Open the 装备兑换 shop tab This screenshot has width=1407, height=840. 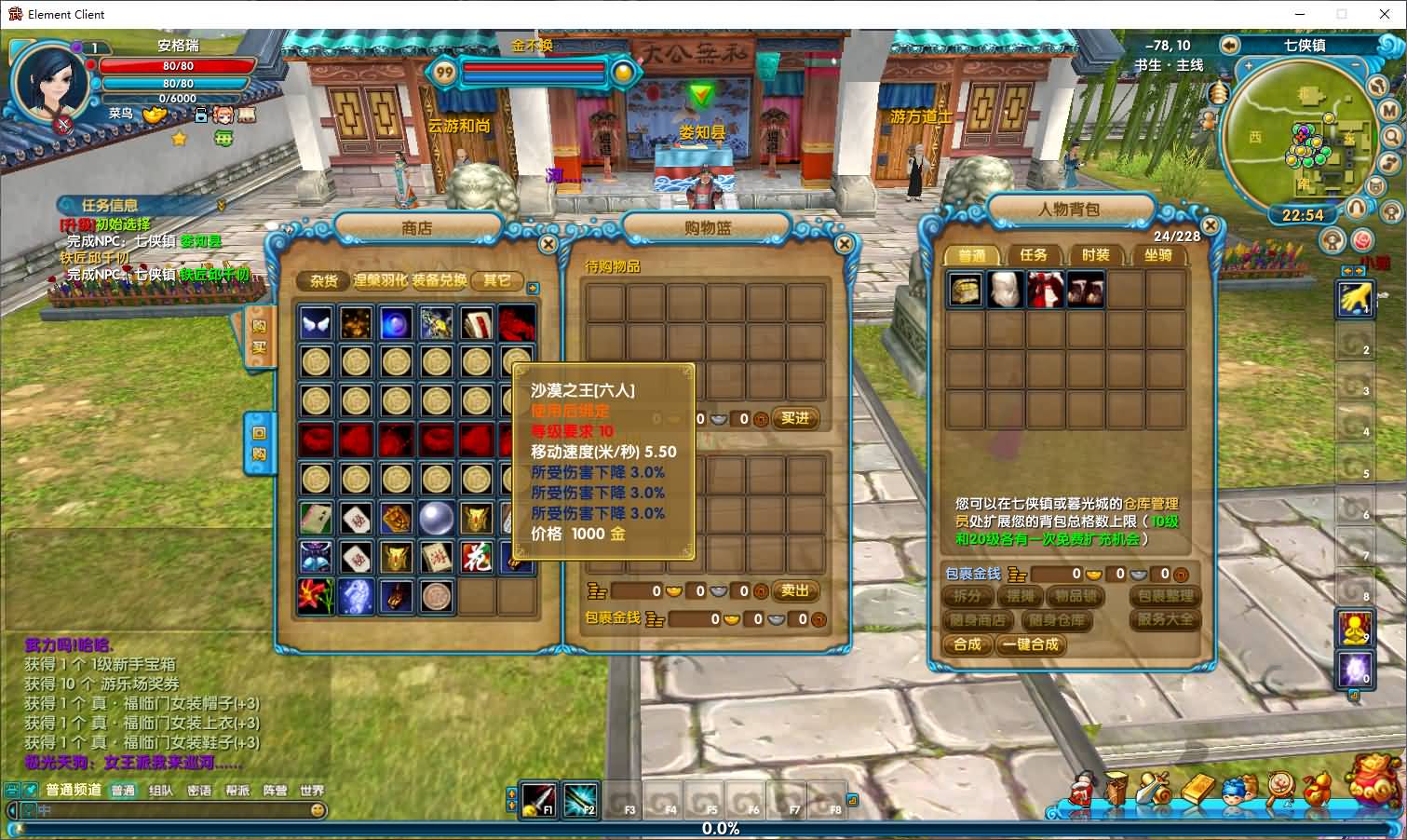440,279
